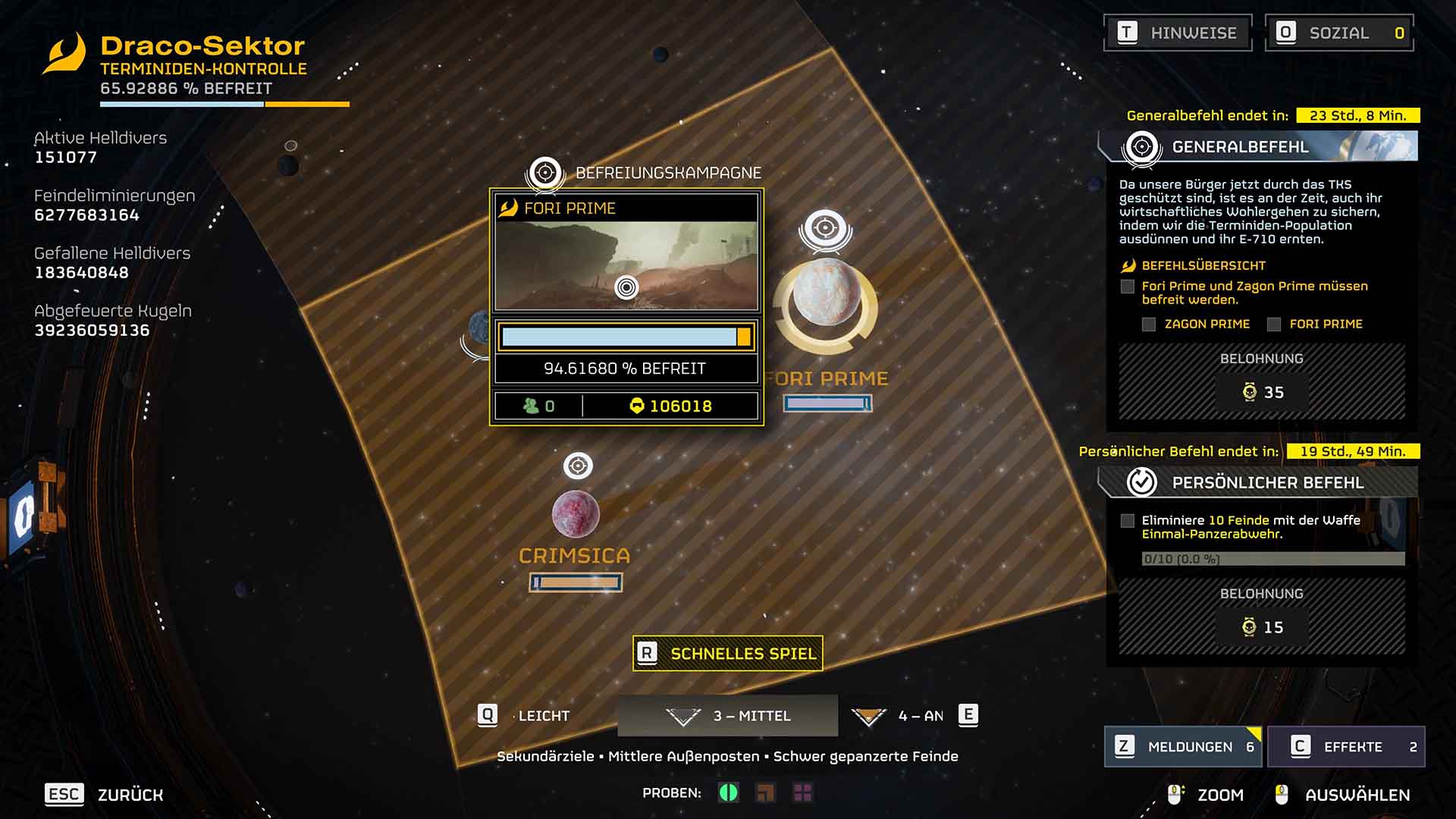This screenshot has height=819, width=1456.
Task: Click the Draco-Sektor title
Action: [202, 46]
